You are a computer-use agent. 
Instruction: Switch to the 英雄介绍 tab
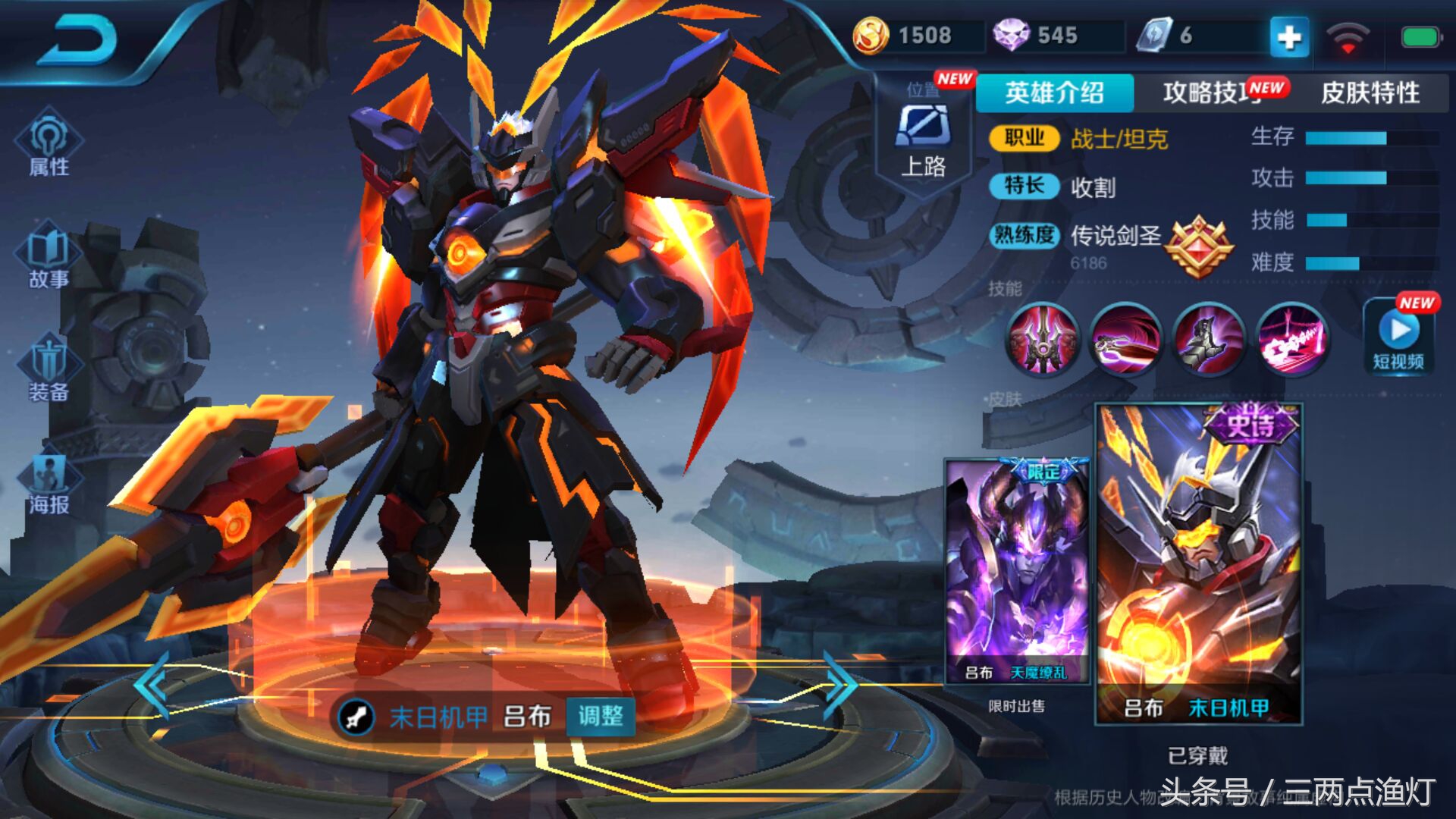pos(1054,93)
